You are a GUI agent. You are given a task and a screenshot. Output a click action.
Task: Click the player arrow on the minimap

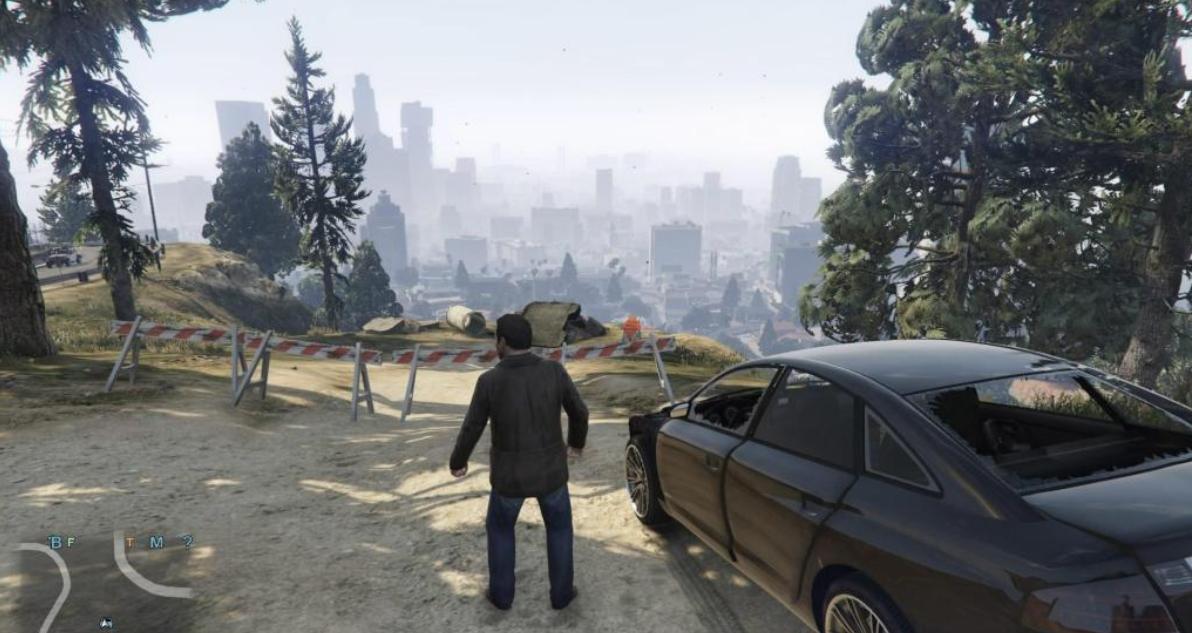106,623
